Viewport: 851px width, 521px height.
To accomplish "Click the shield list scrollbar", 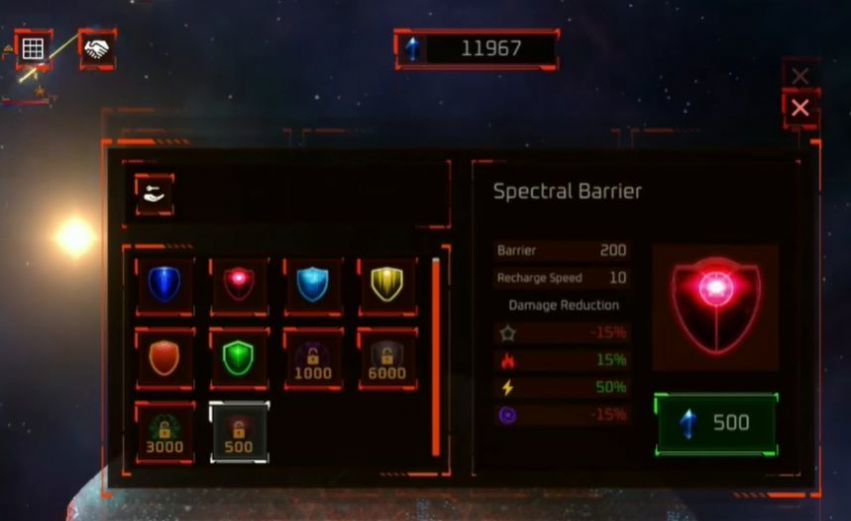I will 436,356.
